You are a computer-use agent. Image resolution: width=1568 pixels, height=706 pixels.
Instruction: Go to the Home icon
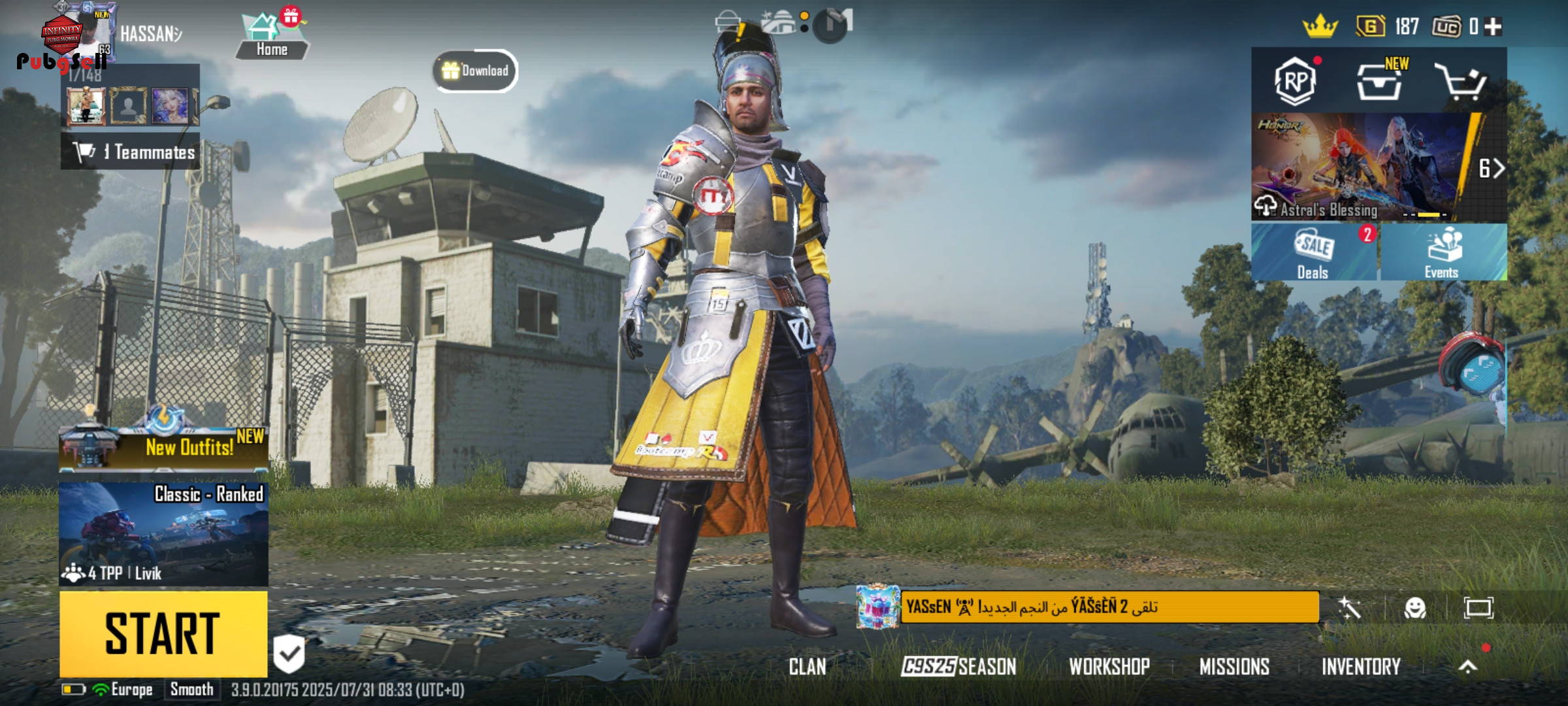tap(271, 36)
